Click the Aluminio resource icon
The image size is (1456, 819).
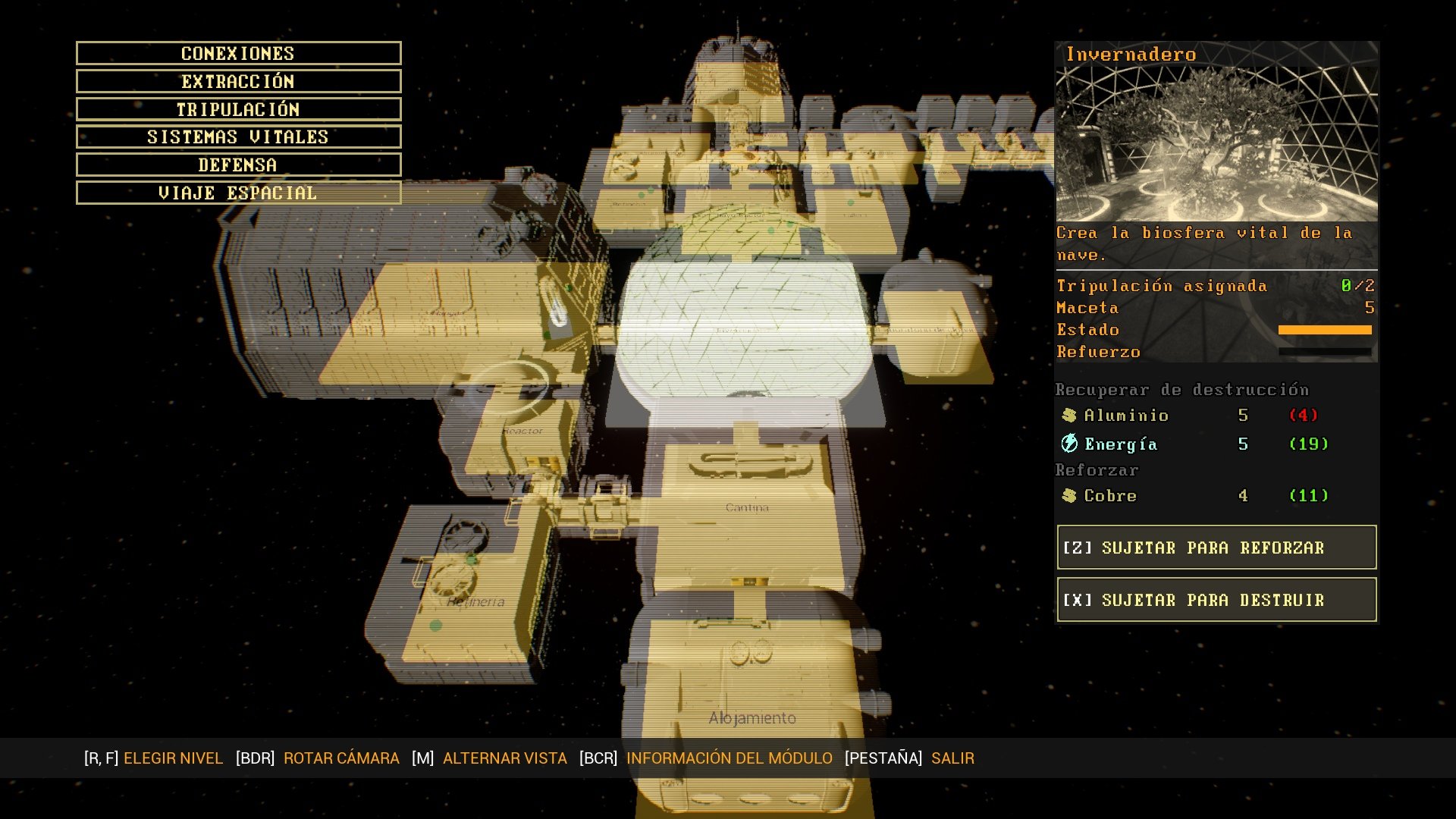pyautogui.click(x=1070, y=415)
